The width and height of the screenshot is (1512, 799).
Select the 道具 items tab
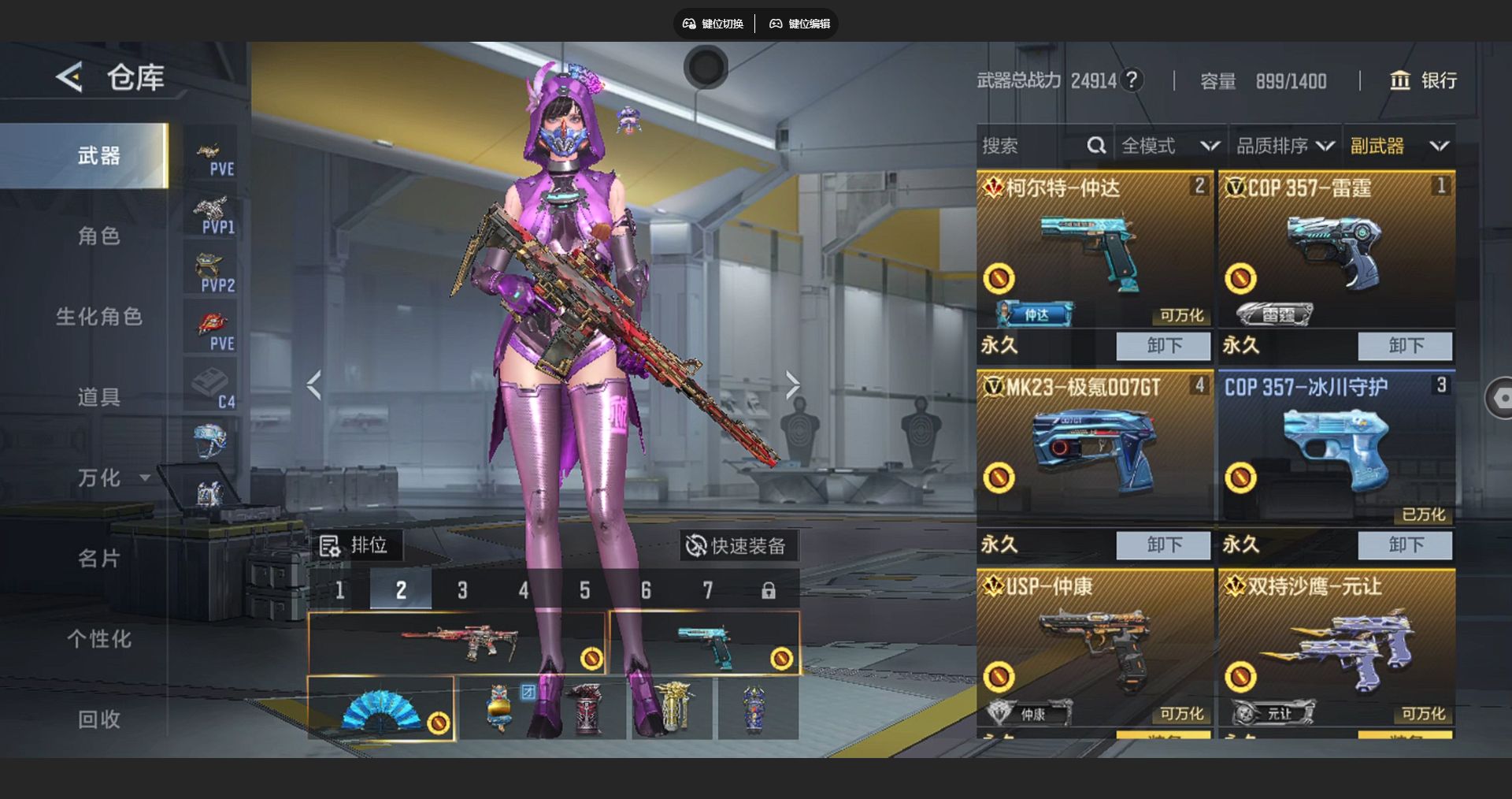(x=98, y=397)
